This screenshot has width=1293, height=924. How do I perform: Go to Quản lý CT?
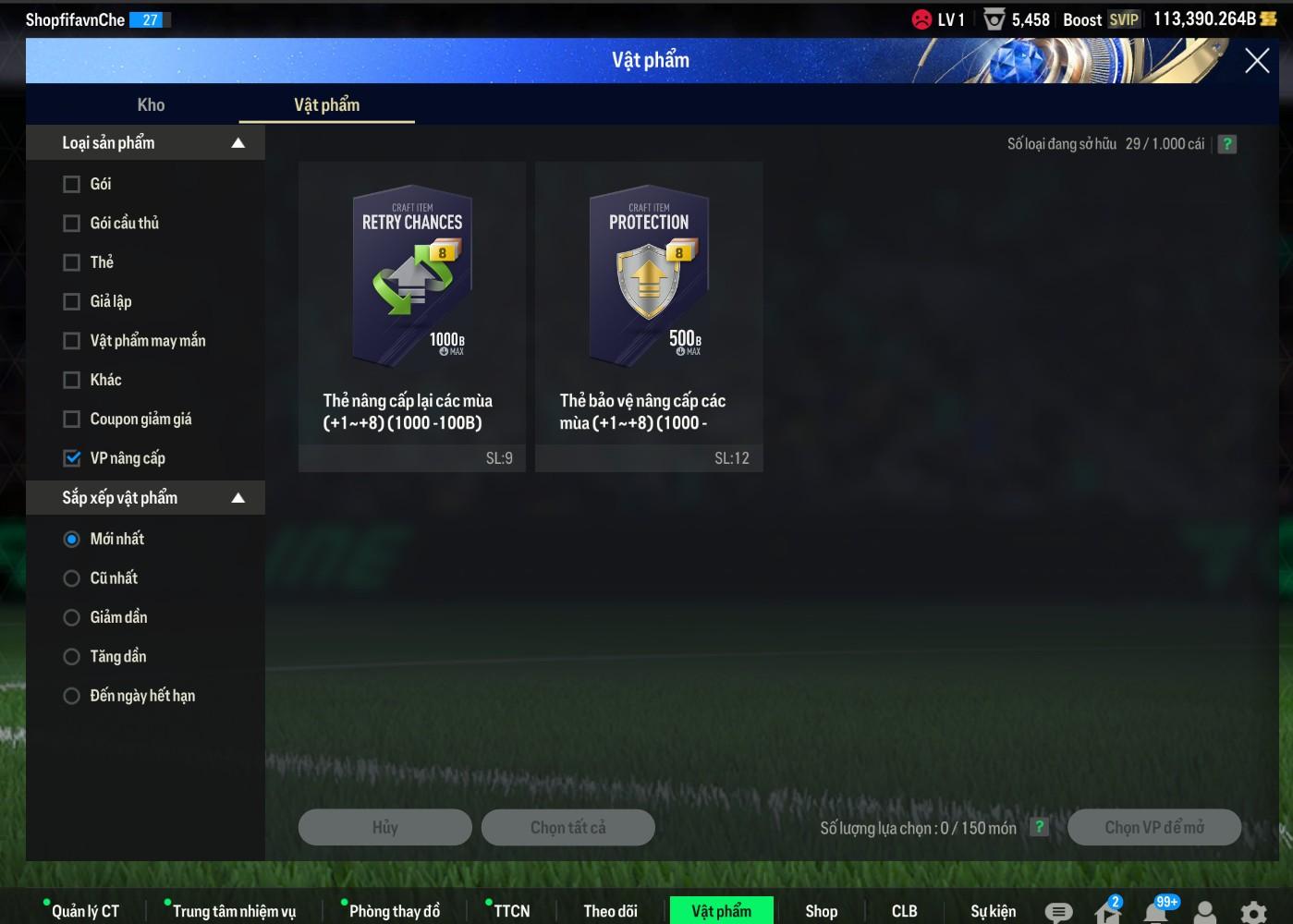tap(85, 911)
